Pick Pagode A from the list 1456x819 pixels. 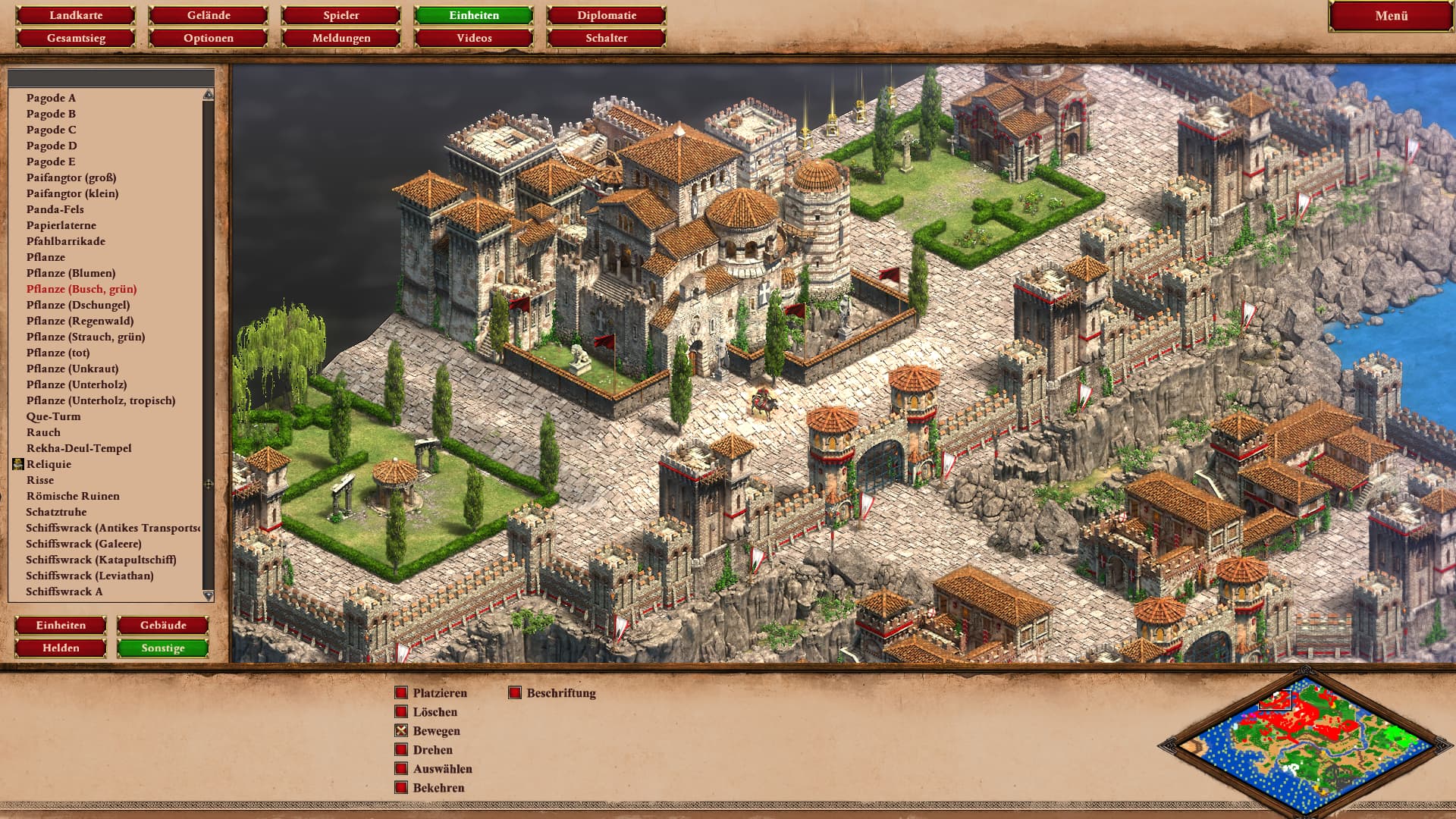[51, 98]
